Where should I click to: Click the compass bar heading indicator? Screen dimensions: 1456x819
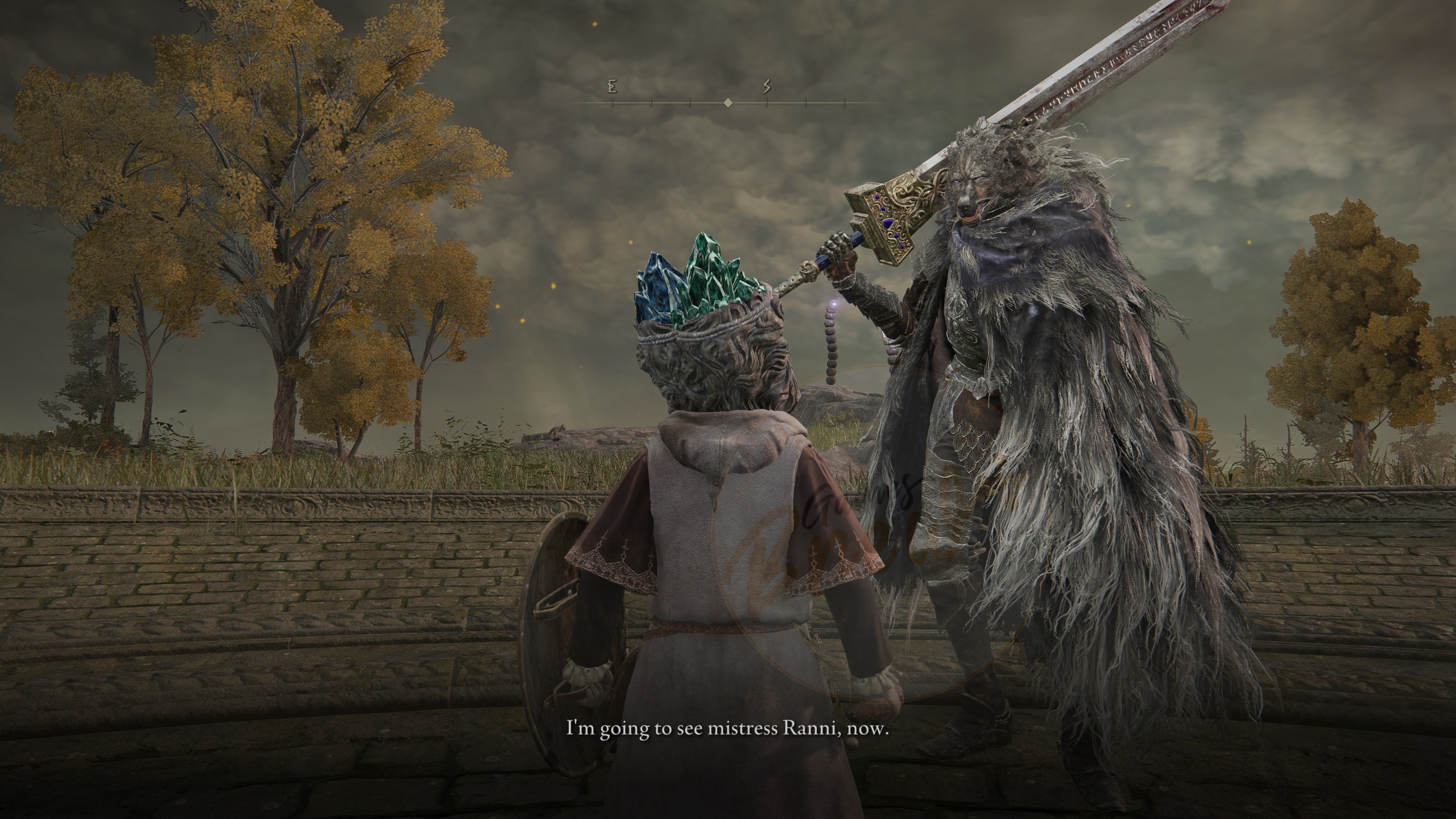pyautogui.click(x=727, y=103)
